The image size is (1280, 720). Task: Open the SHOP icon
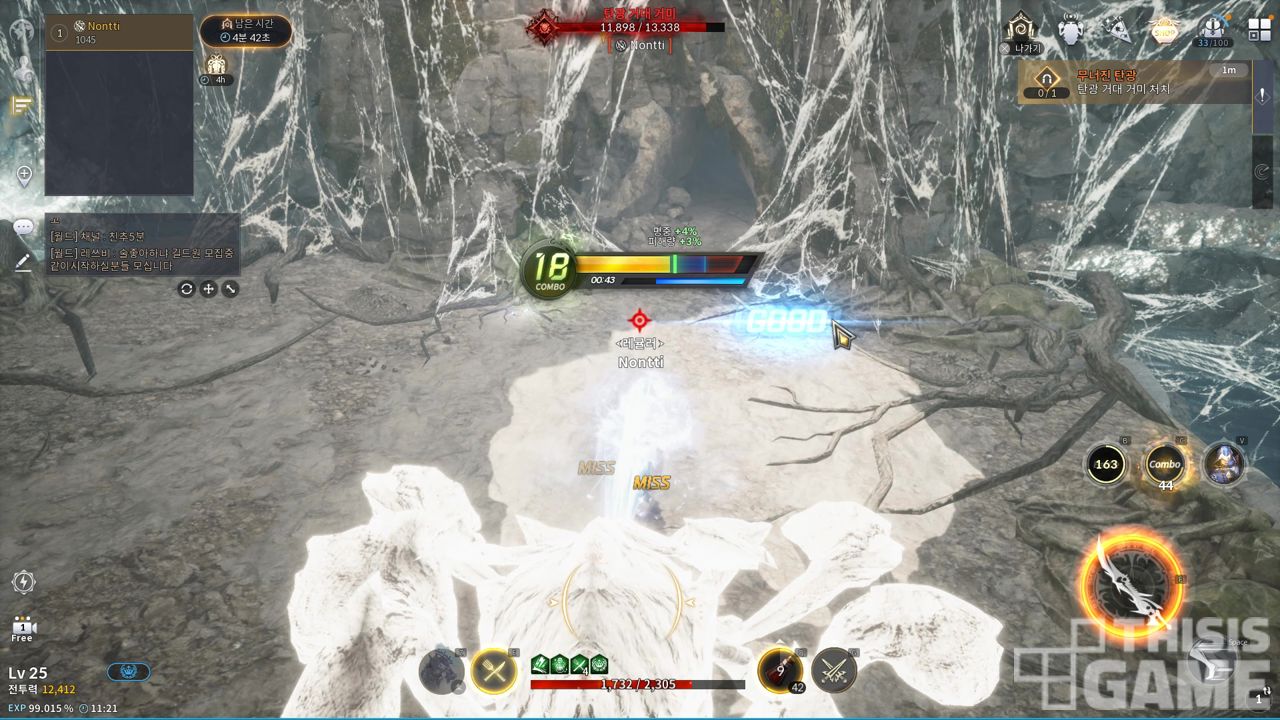tap(1163, 29)
